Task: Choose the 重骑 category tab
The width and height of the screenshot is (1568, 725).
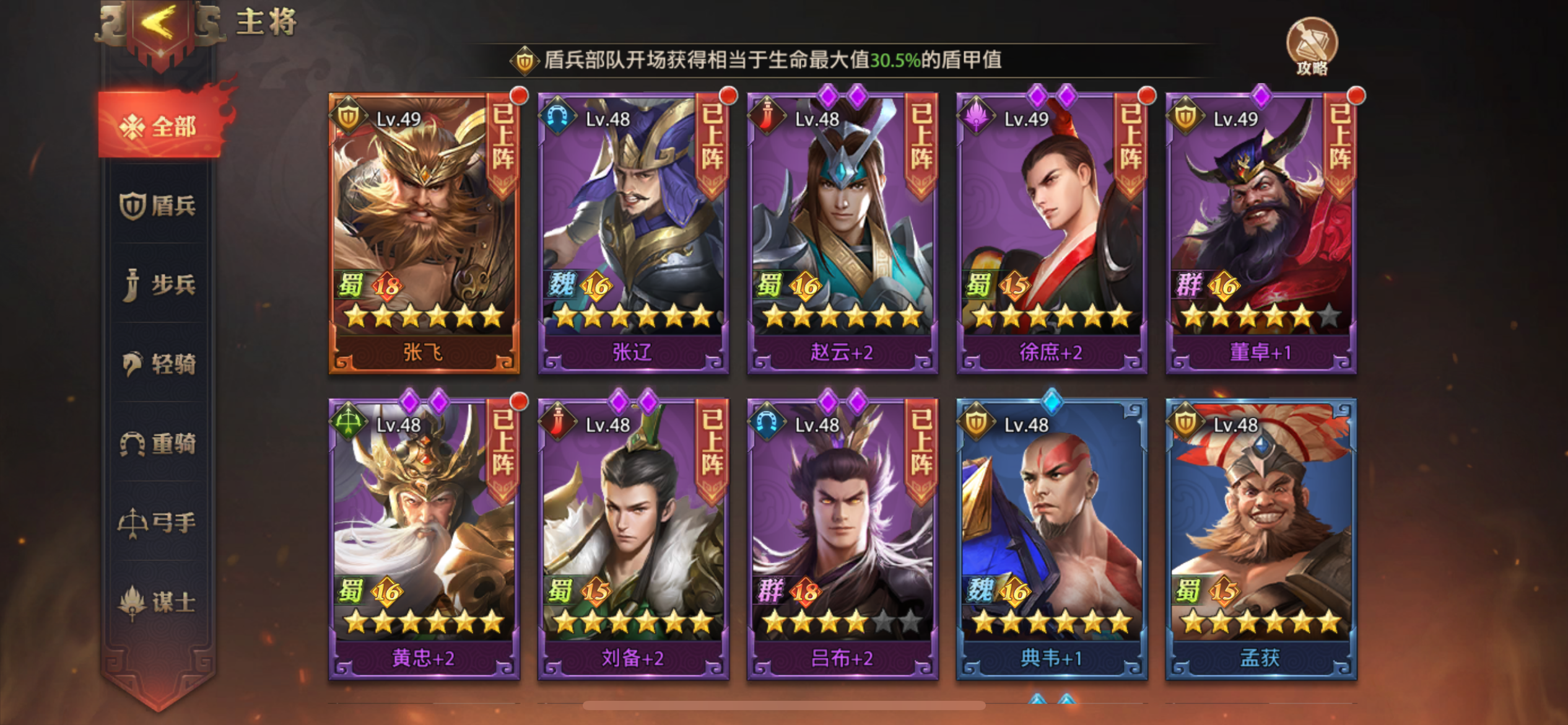Action: [159, 444]
